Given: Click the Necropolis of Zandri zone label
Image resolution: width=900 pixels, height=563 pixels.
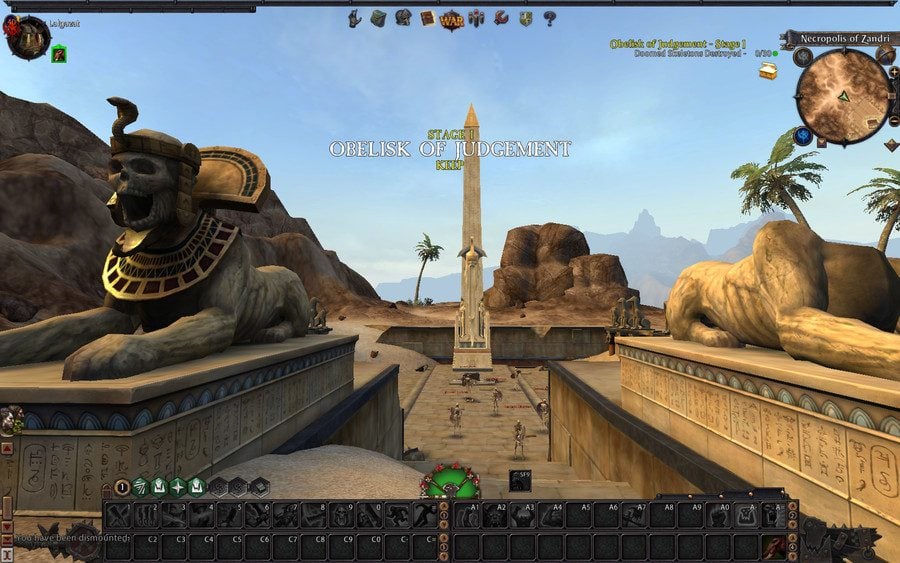Looking at the screenshot, I should coord(839,38).
